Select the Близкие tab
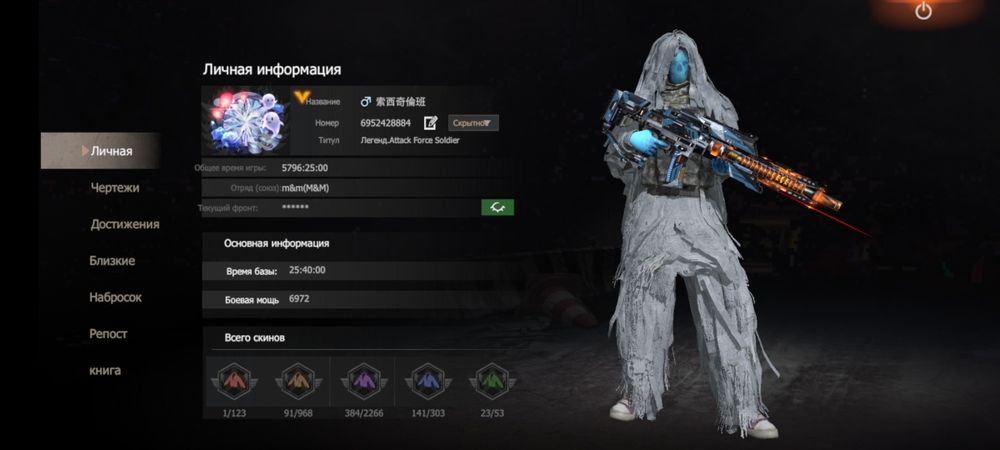The width and height of the screenshot is (1000, 450). click(112, 261)
